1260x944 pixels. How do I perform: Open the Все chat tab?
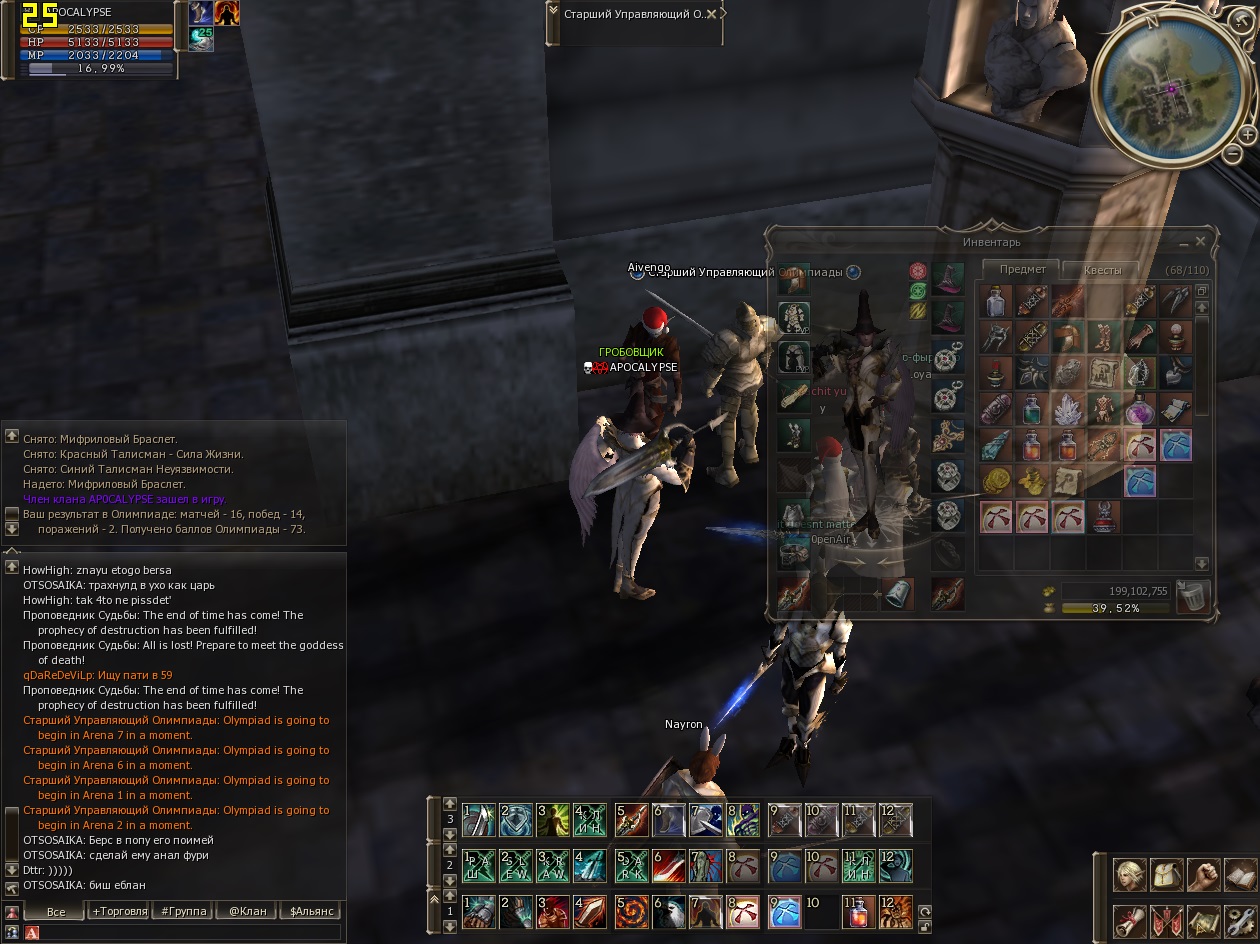click(56, 912)
